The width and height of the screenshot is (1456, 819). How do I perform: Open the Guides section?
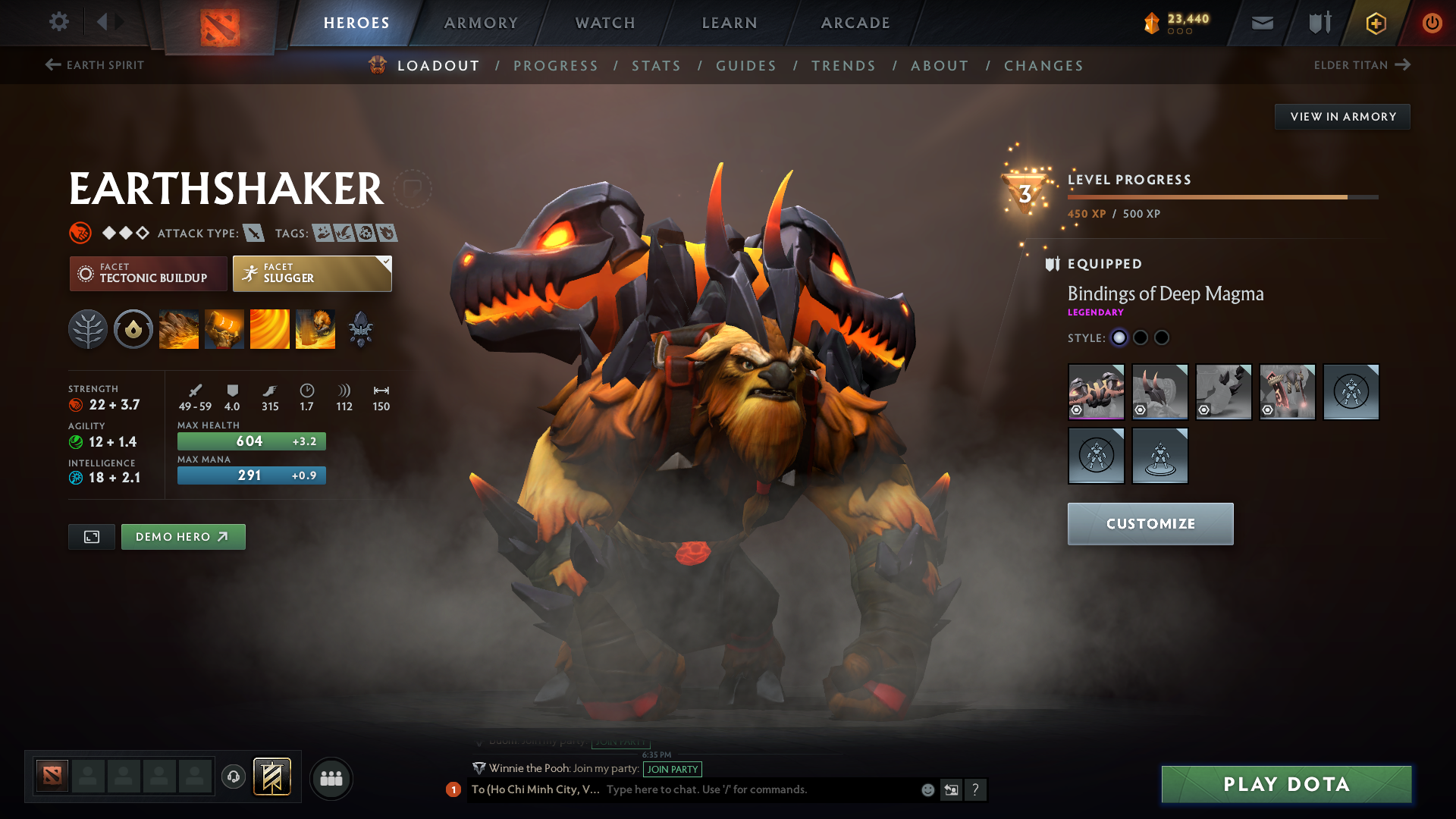[x=746, y=66]
